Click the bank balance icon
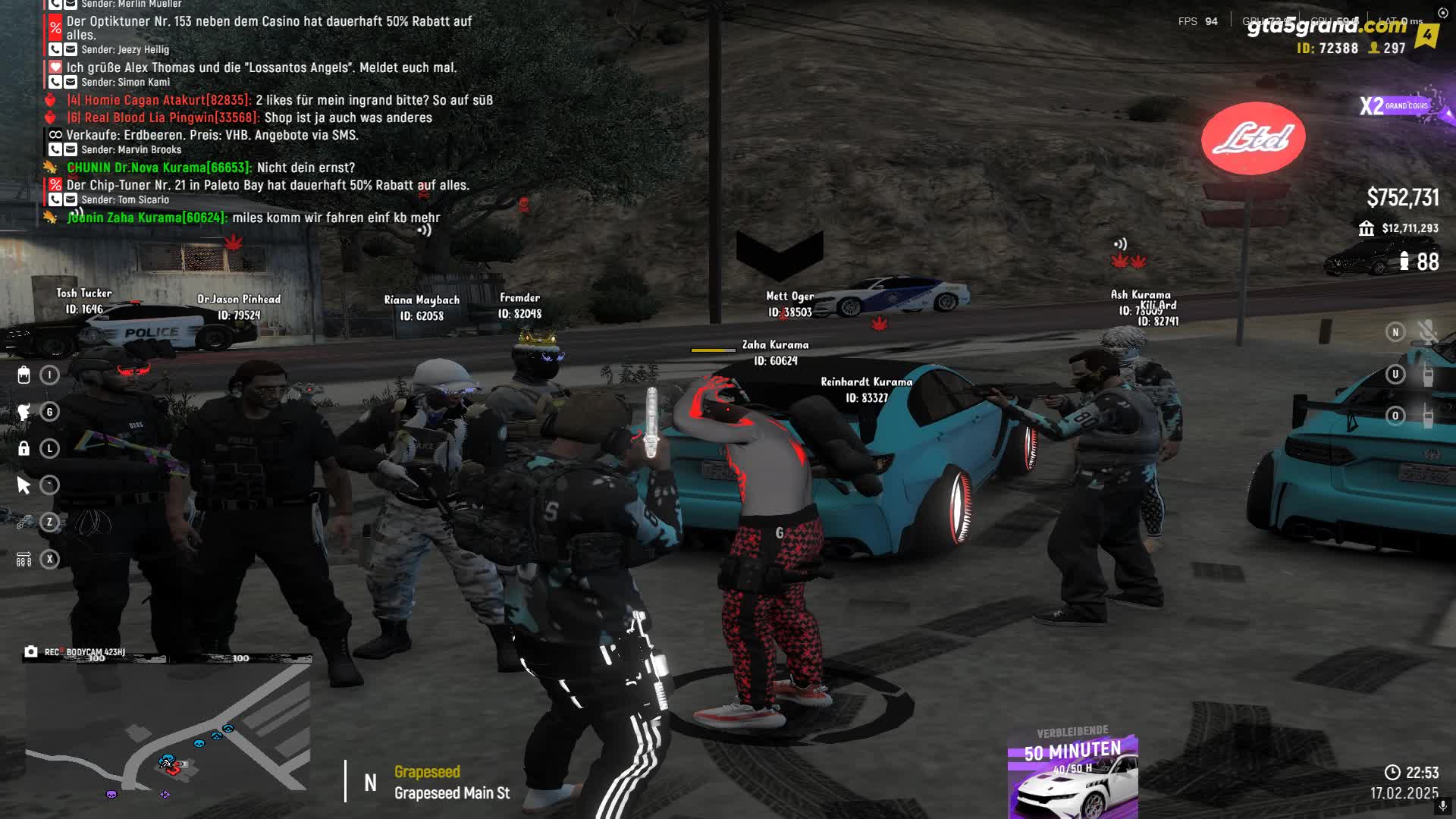The image size is (1456, 819). (1367, 228)
